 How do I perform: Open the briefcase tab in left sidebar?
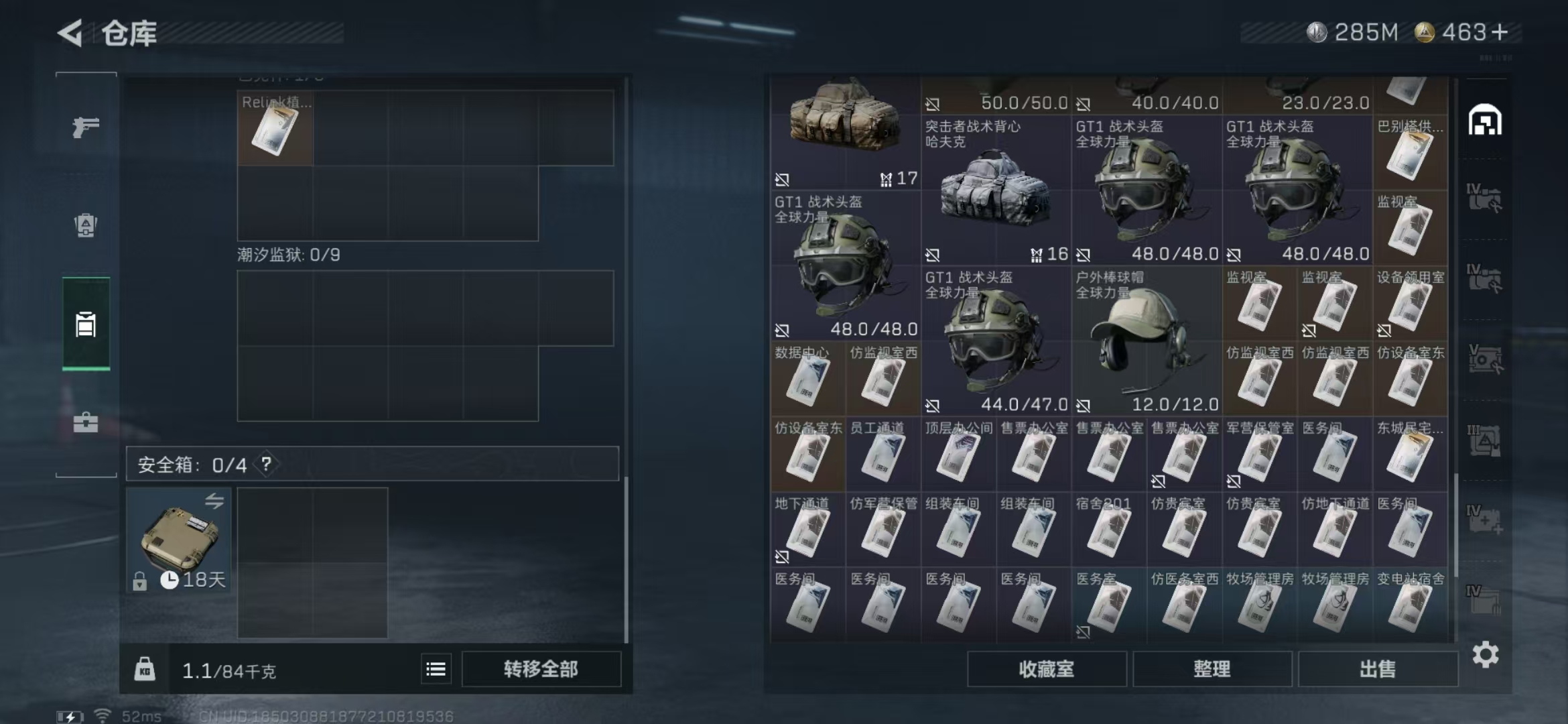[86, 422]
